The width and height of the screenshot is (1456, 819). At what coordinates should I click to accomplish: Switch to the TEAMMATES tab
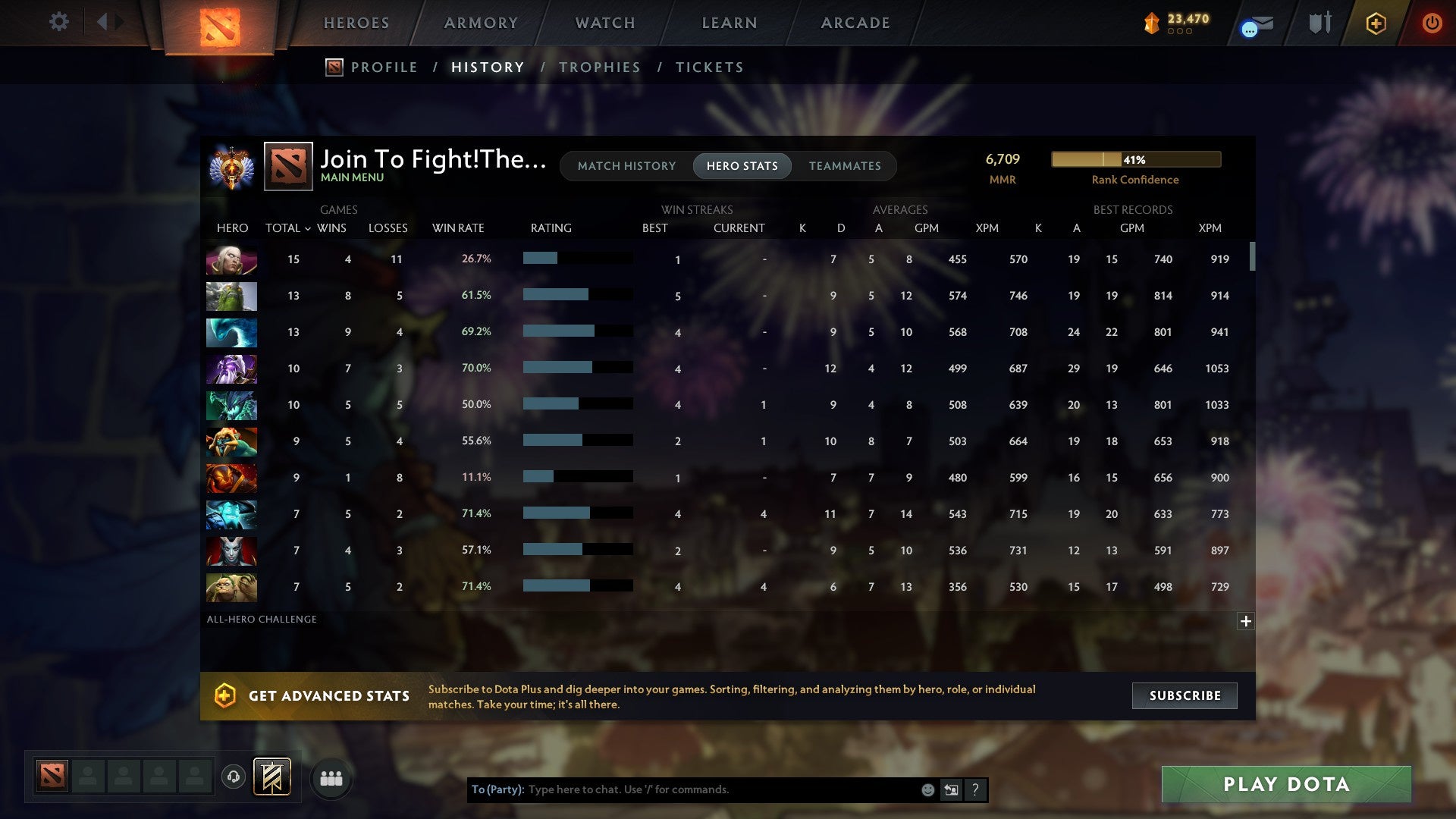tap(845, 165)
